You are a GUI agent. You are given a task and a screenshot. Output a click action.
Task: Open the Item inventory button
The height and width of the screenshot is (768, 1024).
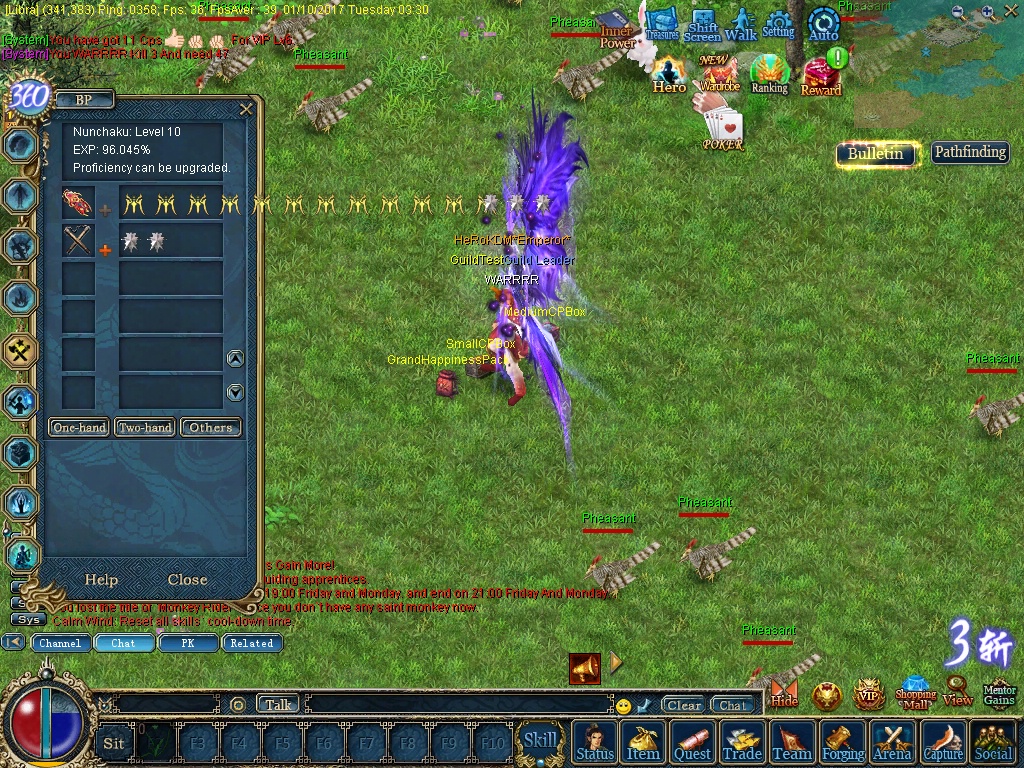[643, 742]
